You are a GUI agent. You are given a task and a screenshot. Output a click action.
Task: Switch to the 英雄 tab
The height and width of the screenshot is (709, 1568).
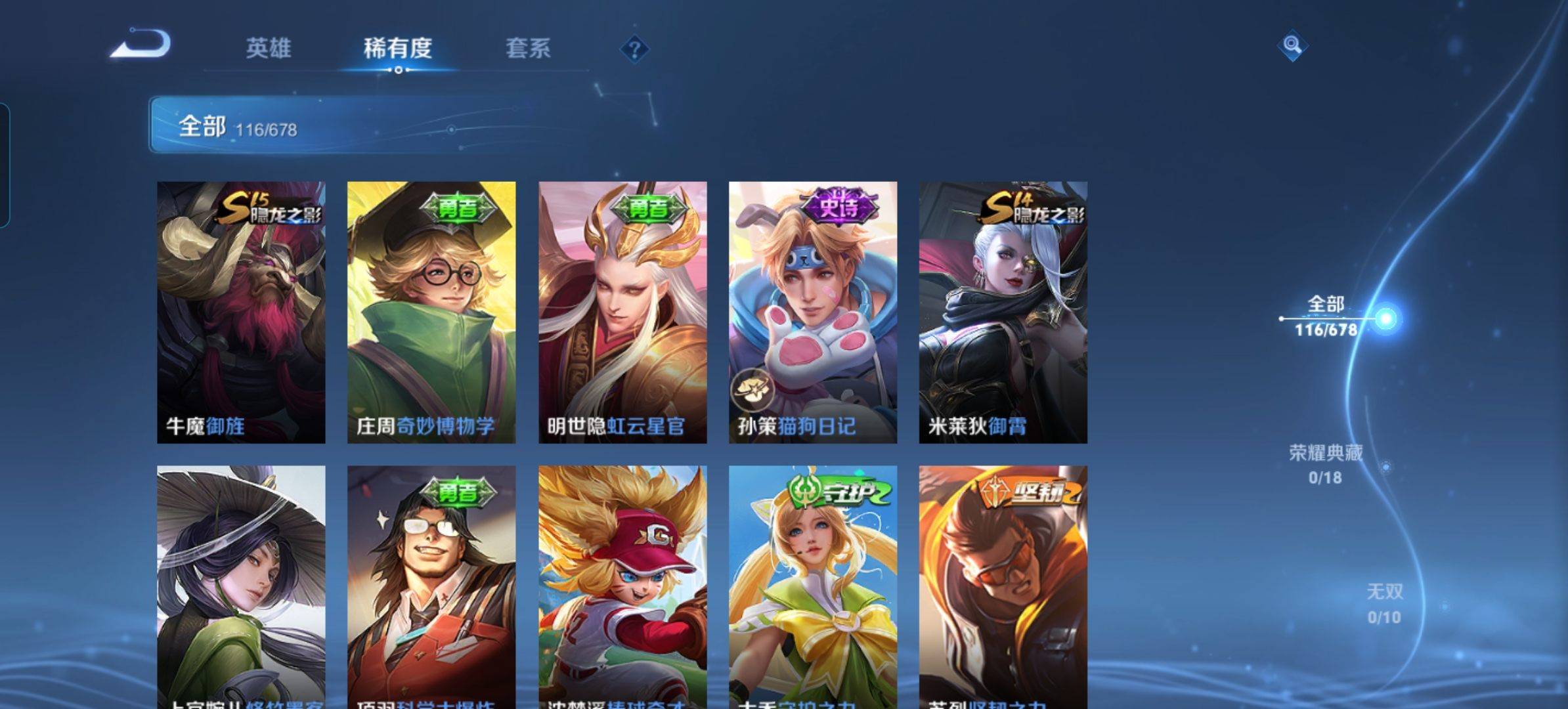(268, 48)
